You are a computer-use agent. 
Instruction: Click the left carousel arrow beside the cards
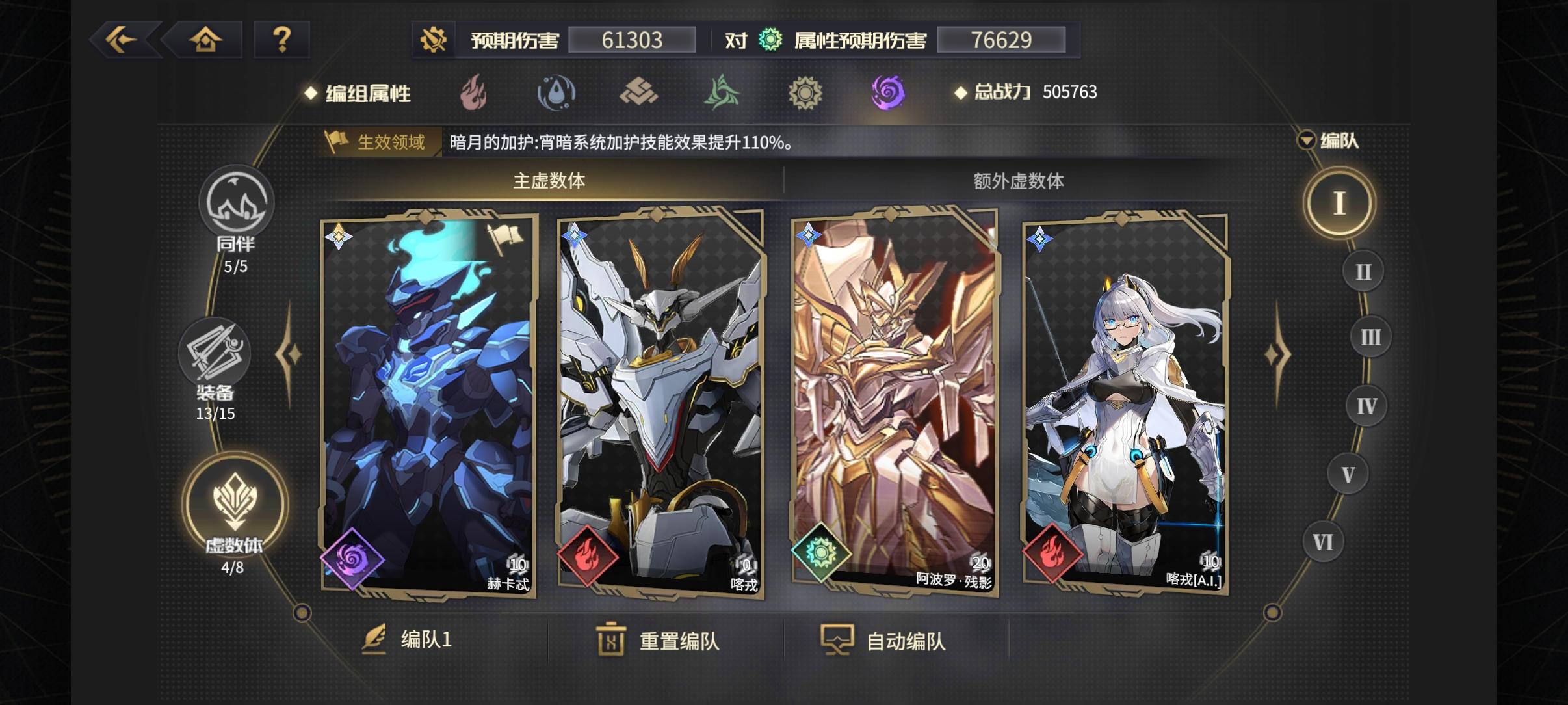287,354
